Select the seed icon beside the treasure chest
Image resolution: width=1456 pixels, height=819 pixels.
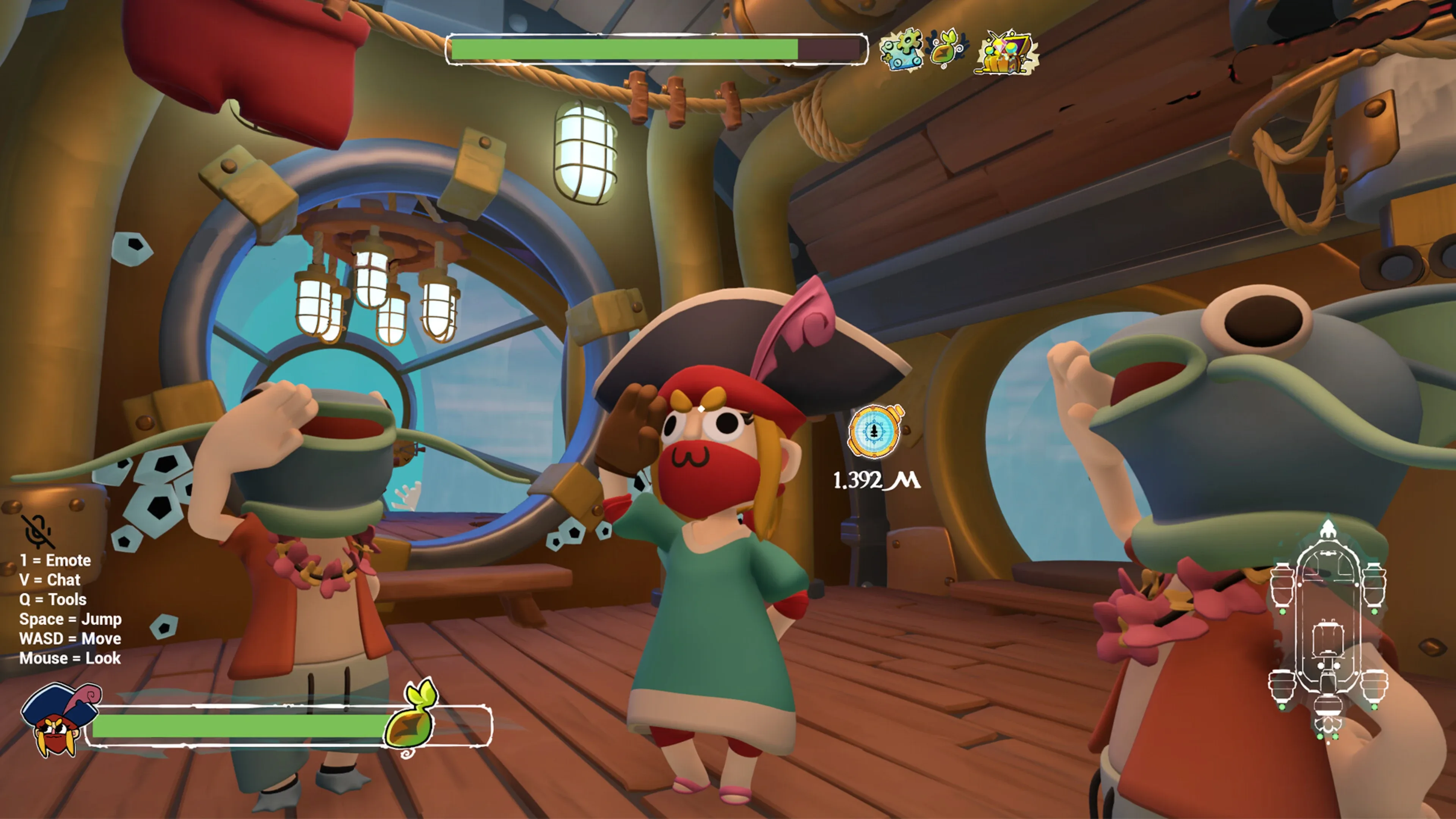(x=947, y=49)
